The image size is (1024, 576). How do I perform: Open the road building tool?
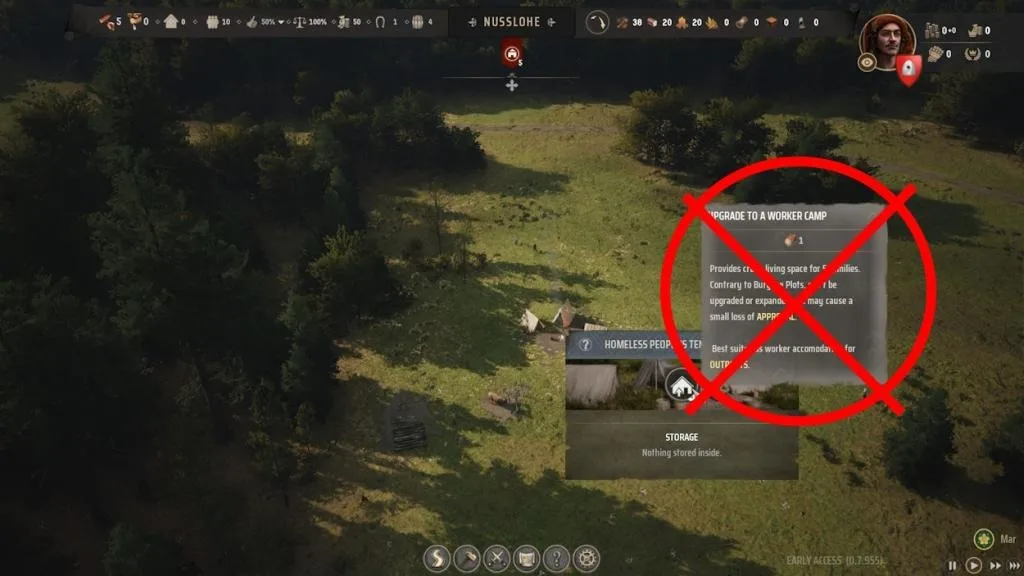pyautogui.click(x=437, y=558)
